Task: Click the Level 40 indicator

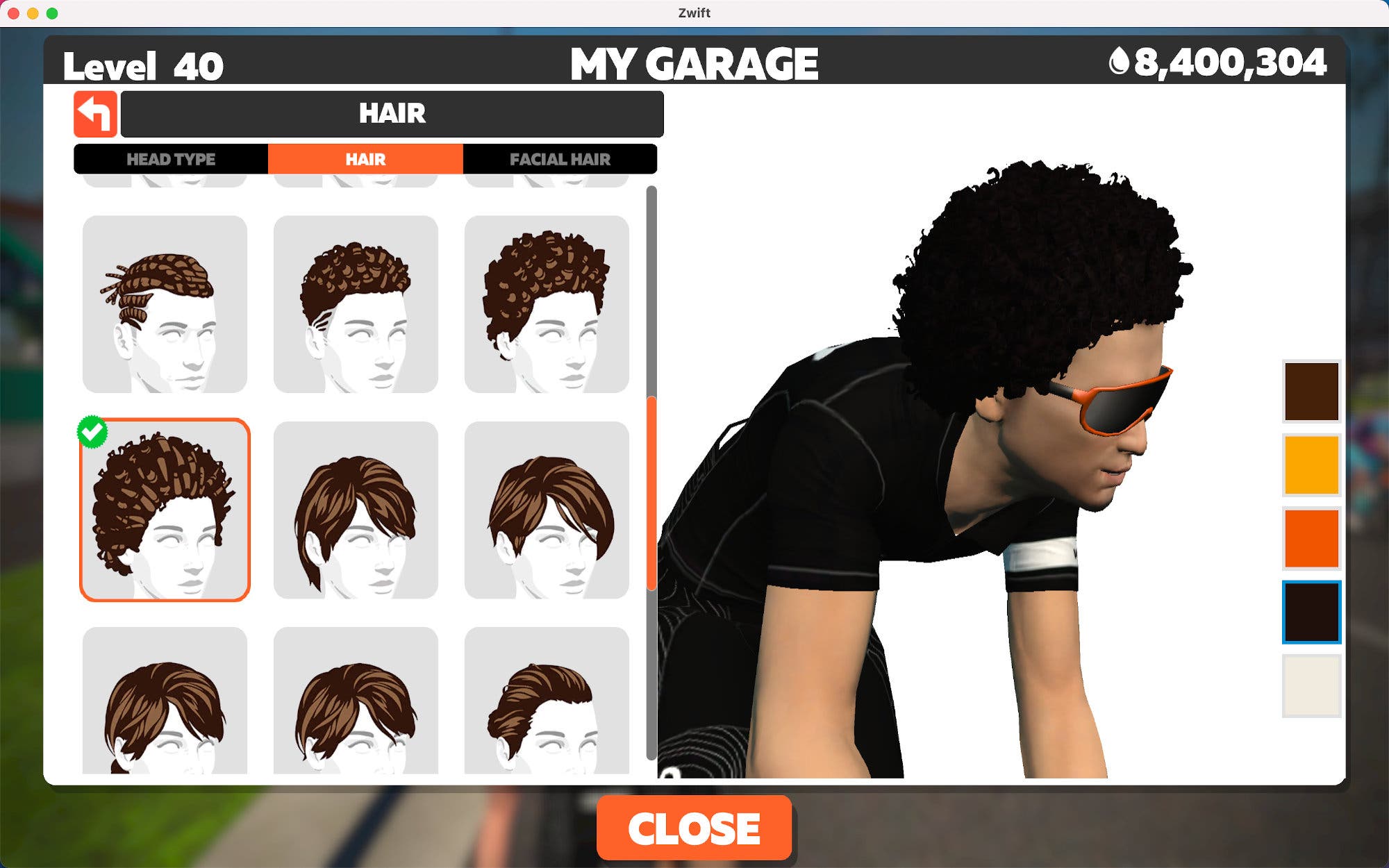Action: (142, 65)
